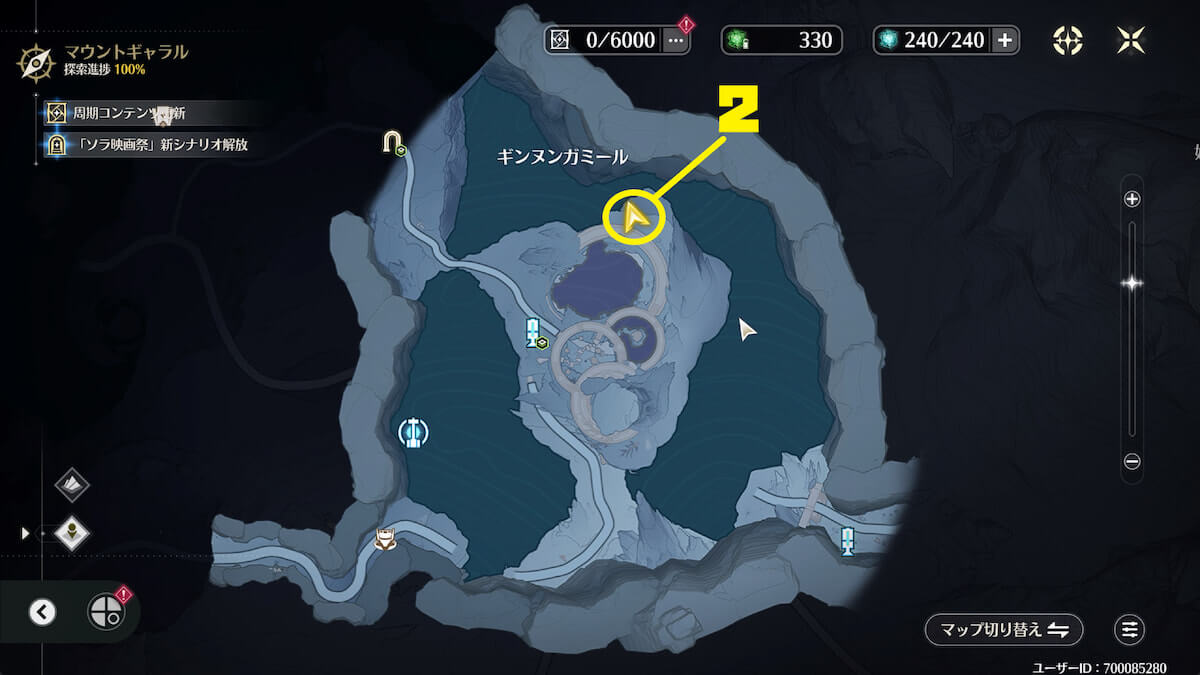Close the map with the X icon
This screenshot has height=675, width=1200.
tap(1130, 40)
